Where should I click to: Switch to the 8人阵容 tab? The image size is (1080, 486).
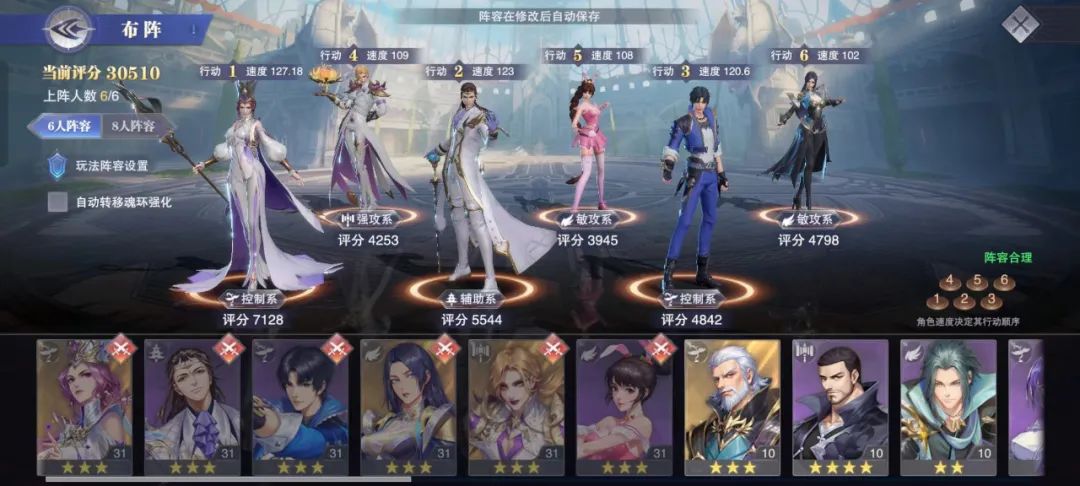point(133,126)
